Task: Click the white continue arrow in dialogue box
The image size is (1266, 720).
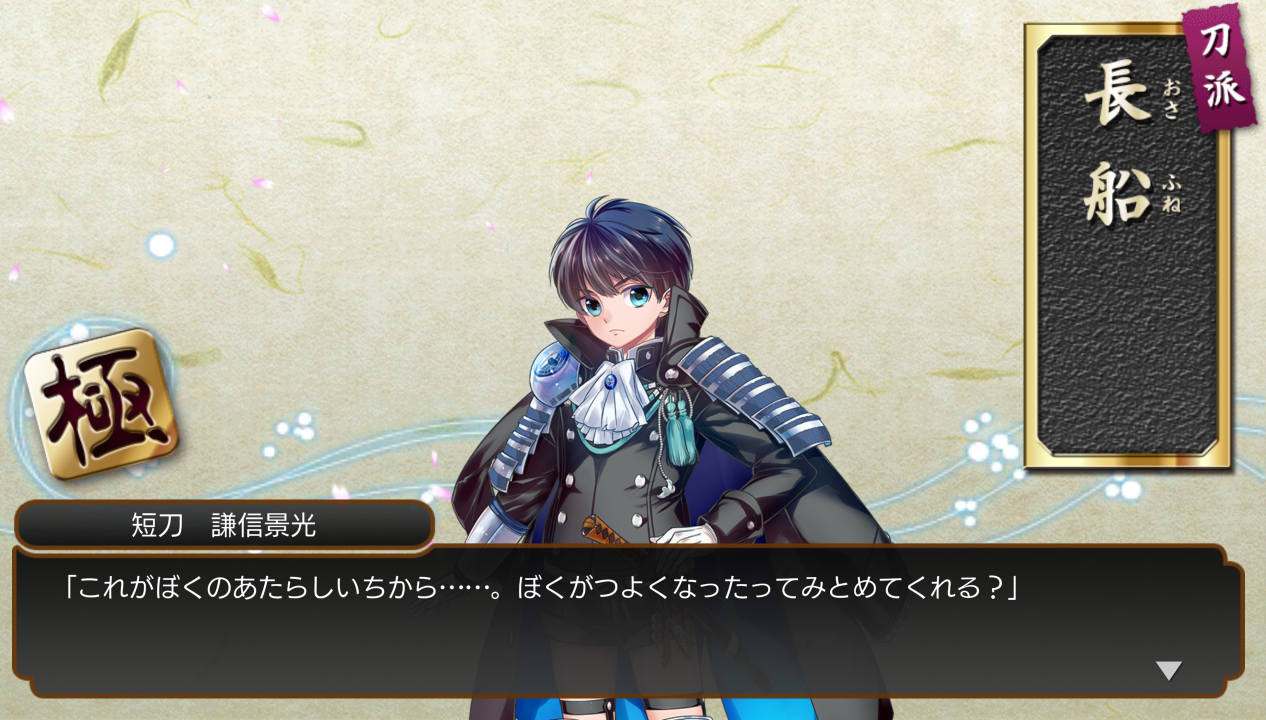Action: pos(1168,670)
